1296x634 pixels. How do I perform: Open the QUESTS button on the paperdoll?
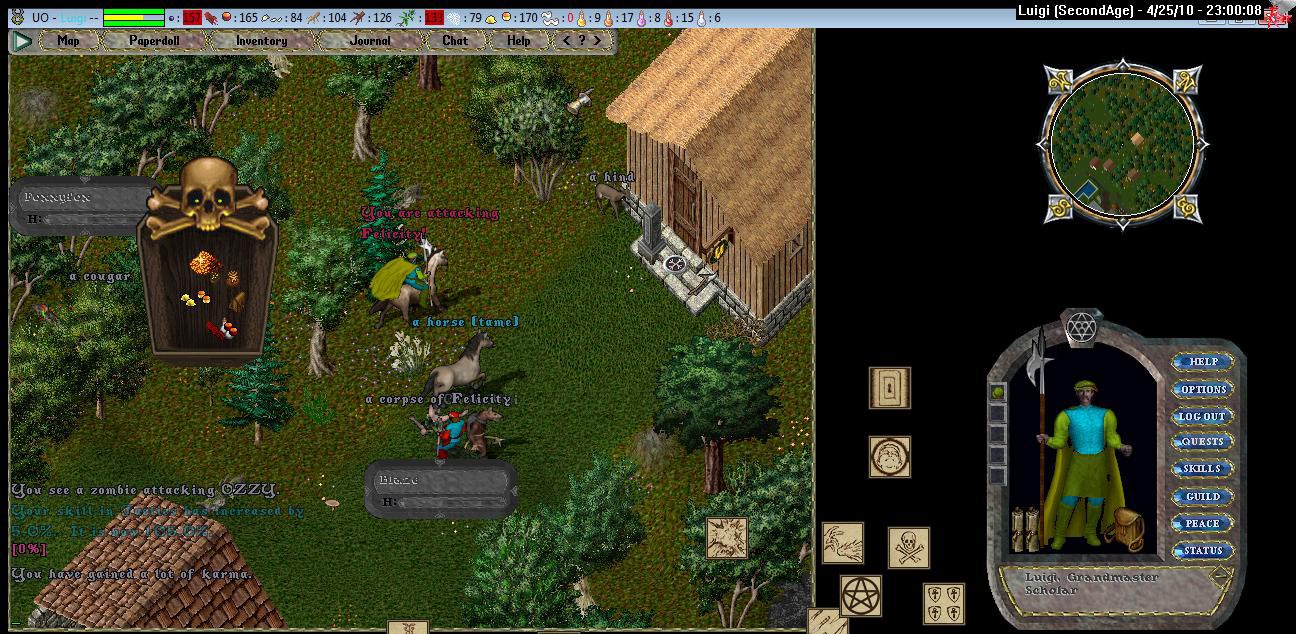1202,442
